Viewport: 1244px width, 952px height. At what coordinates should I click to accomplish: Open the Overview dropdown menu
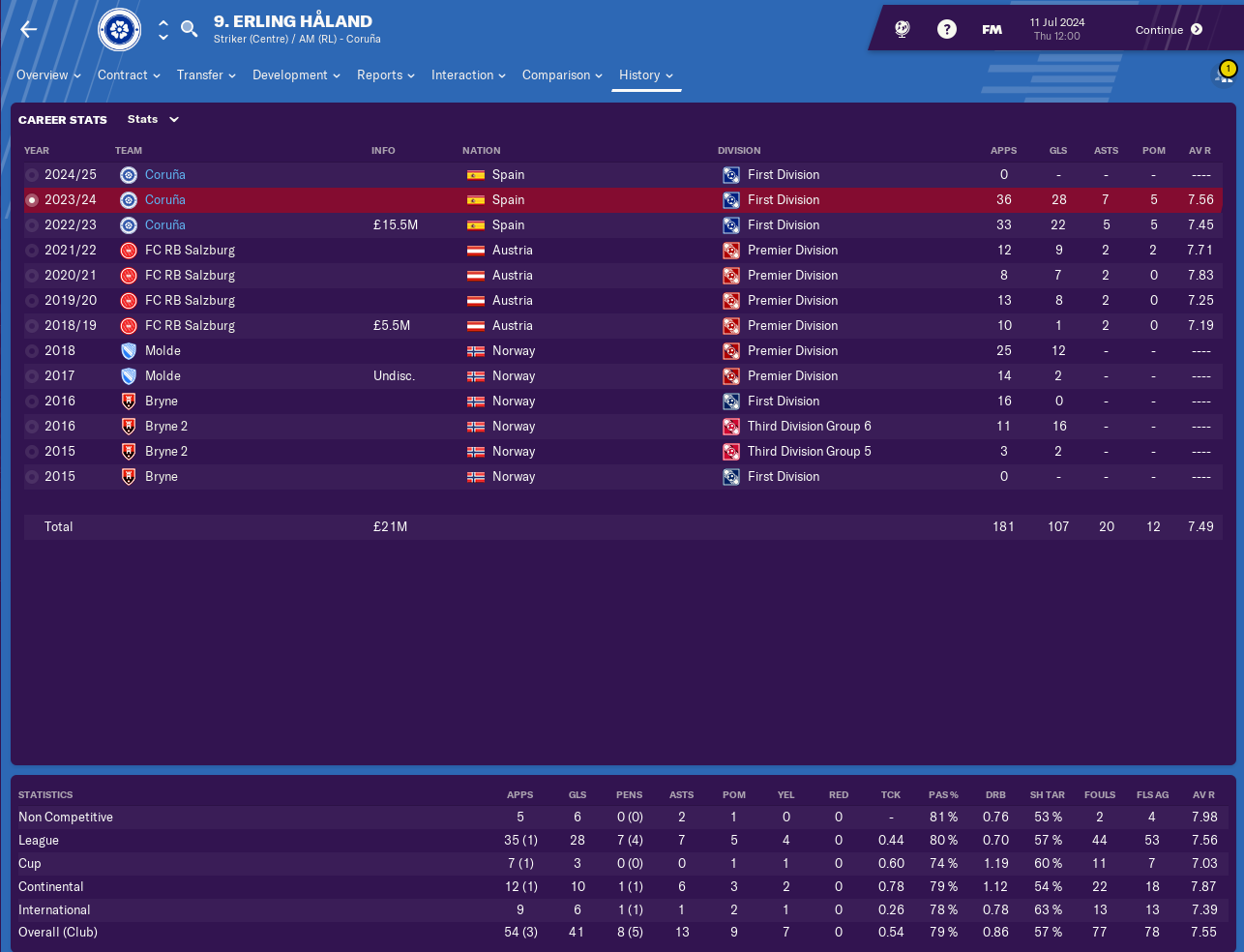tap(48, 75)
